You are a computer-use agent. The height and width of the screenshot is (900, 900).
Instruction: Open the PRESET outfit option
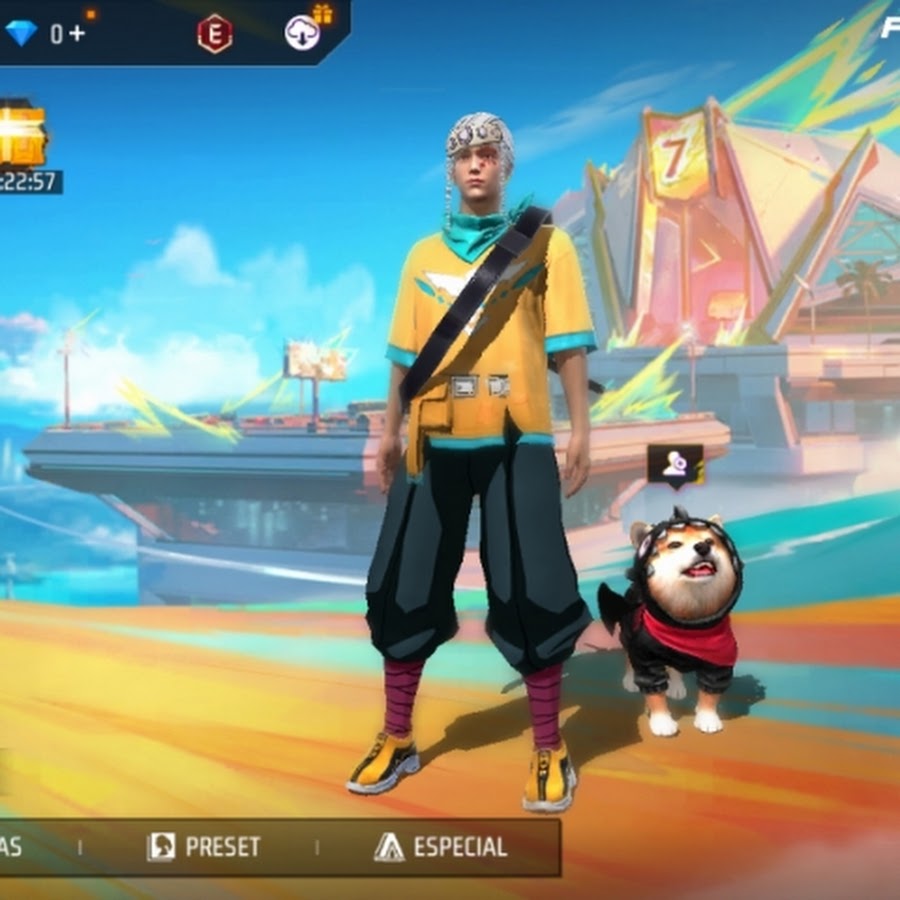tap(204, 847)
